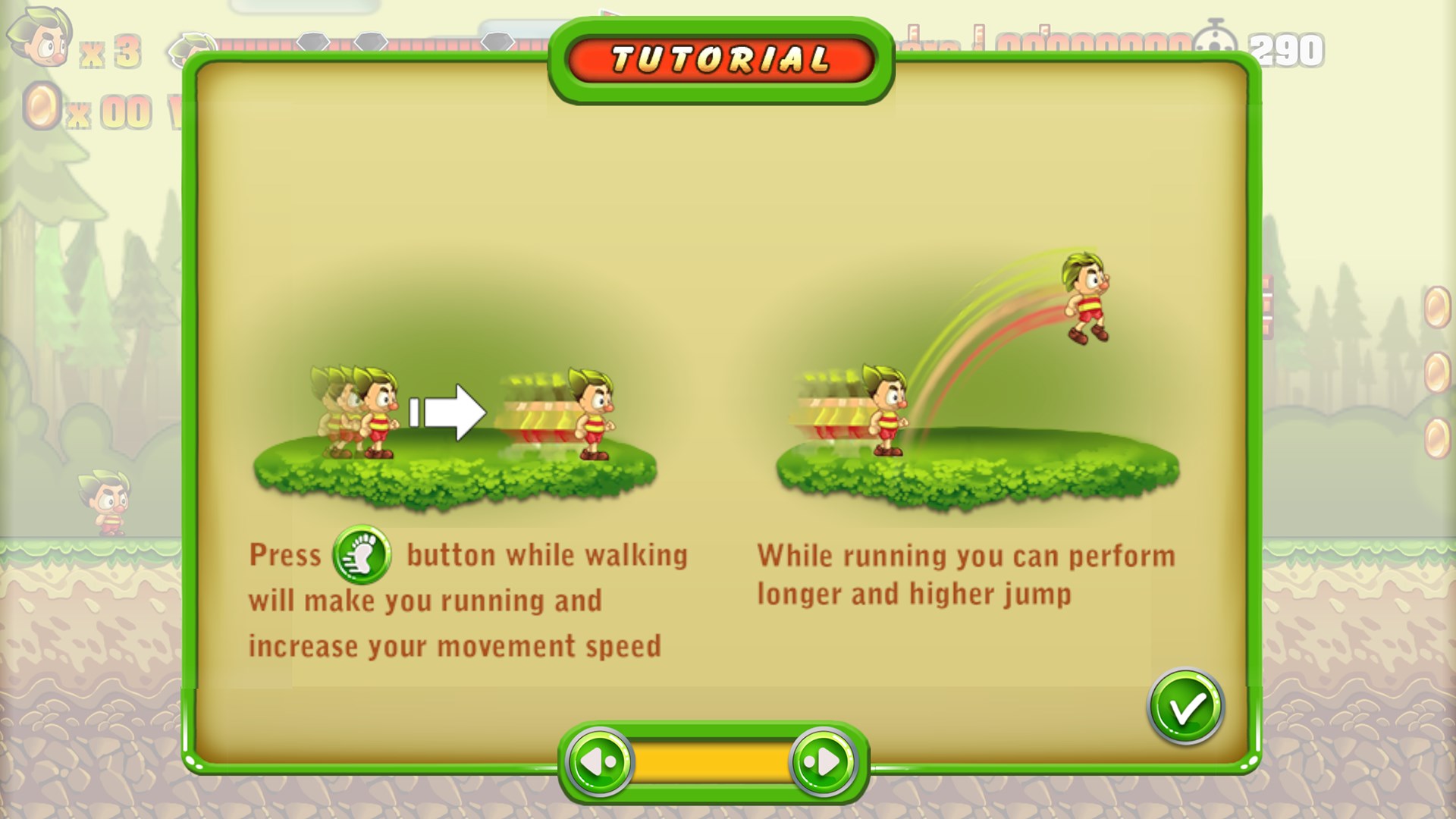Image resolution: width=1456 pixels, height=819 pixels.
Task: Click the small character sprite in the background level
Action: (106, 500)
